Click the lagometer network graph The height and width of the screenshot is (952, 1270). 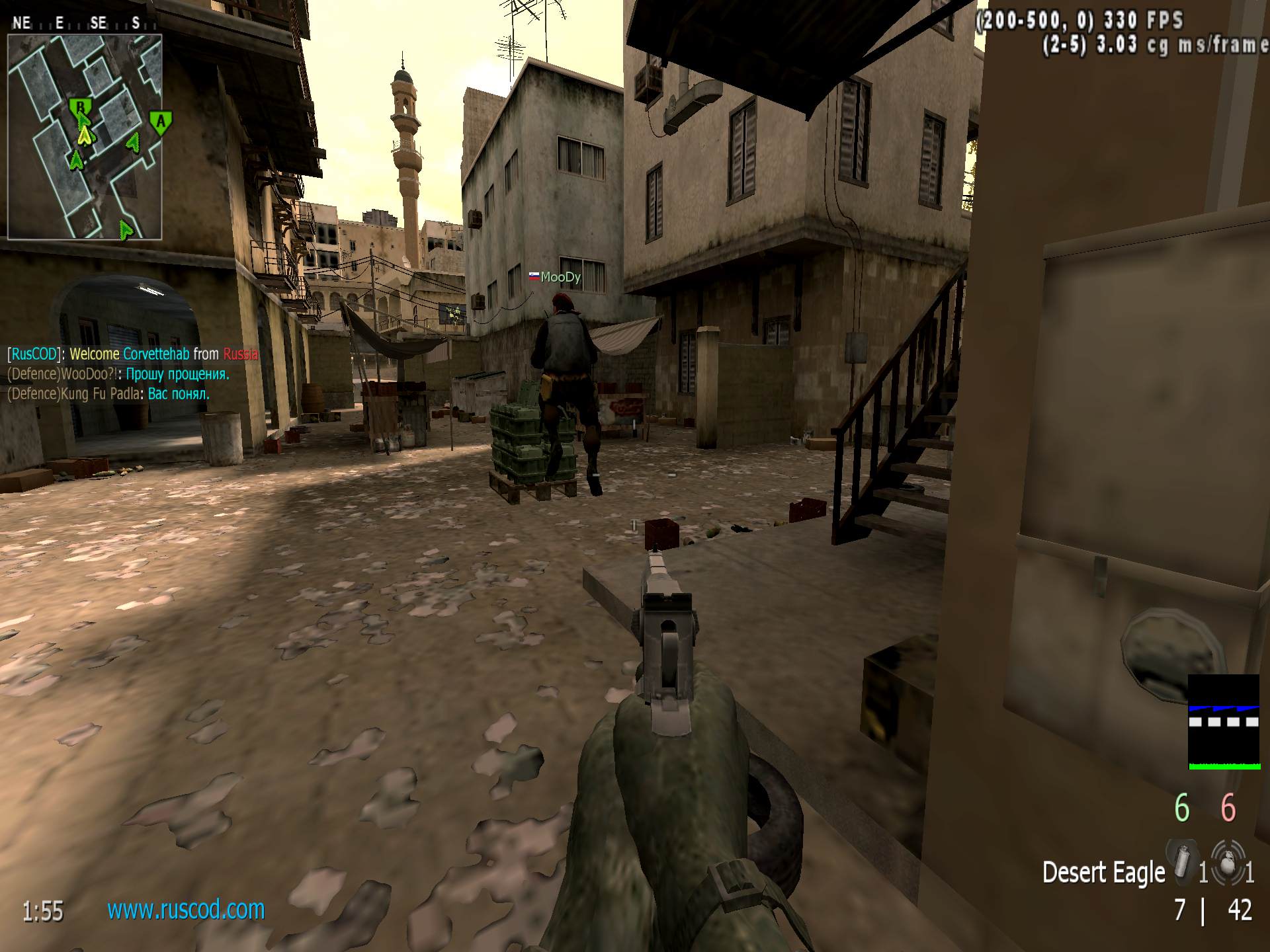pyautogui.click(x=1224, y=722)
